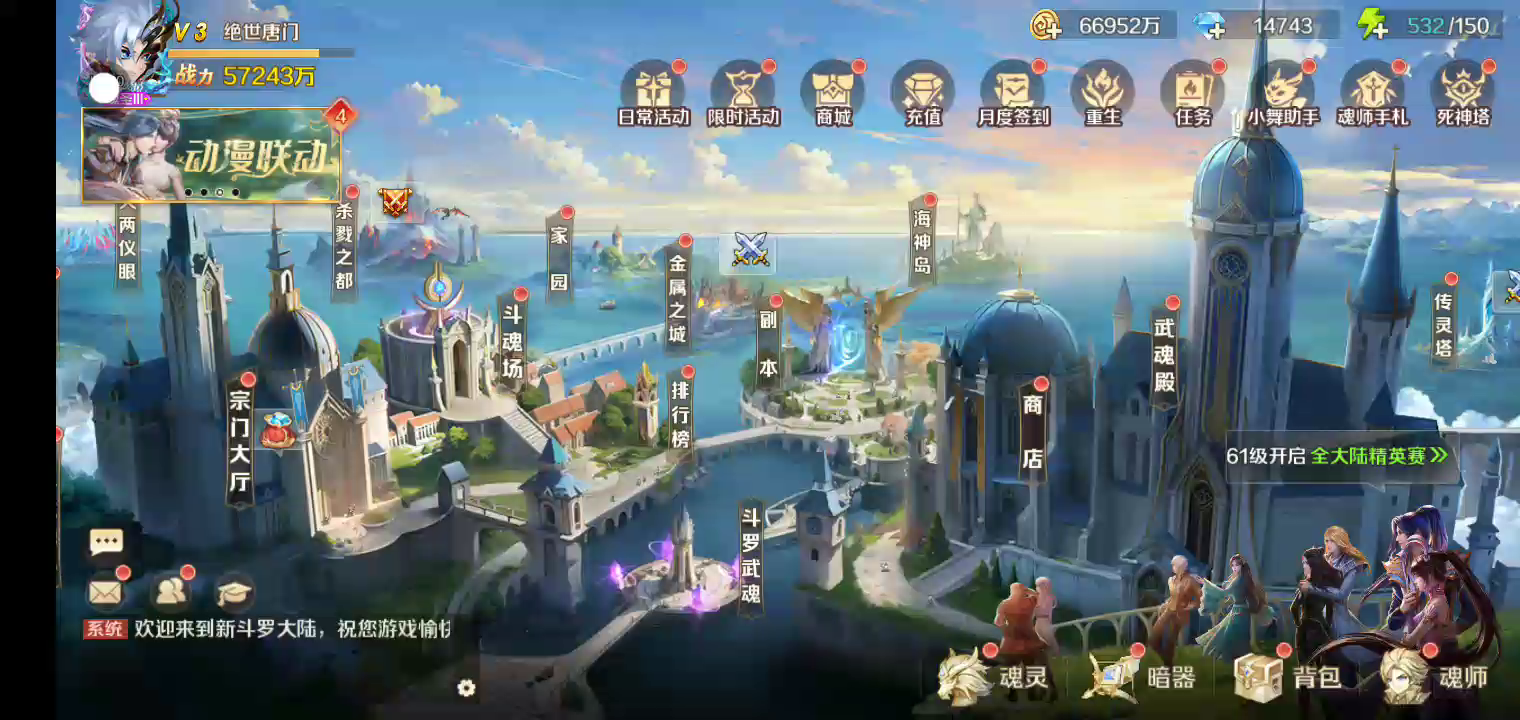The image size is (1520, 720).
Task: Open the 排行榜 leaderboard
Action: coord(680,410)
